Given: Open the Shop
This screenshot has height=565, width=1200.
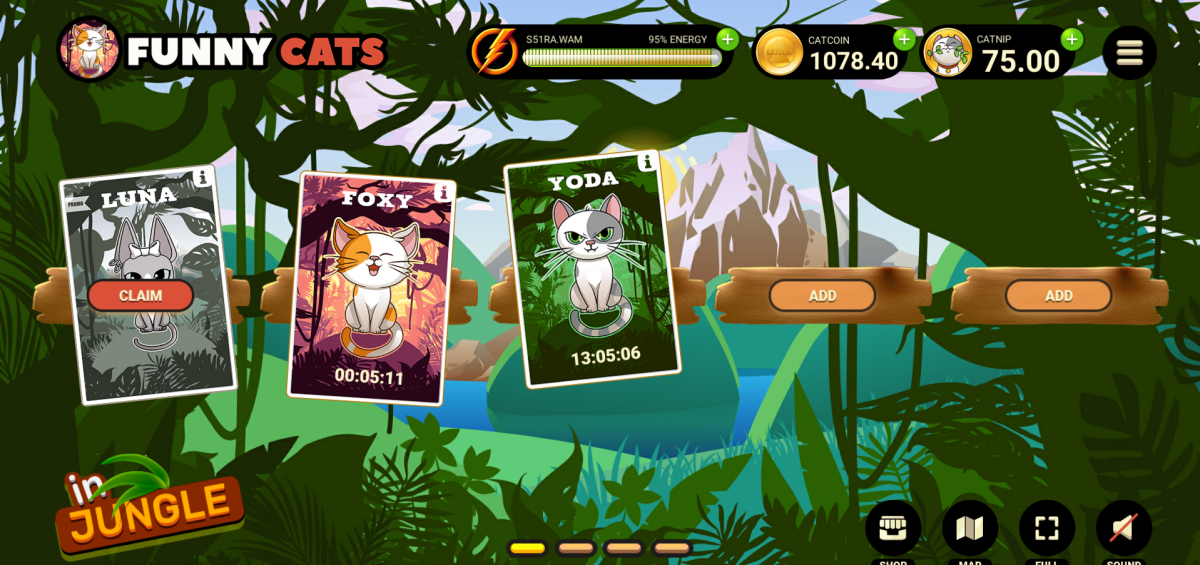Looking at the screenshot, I should 892,528.
